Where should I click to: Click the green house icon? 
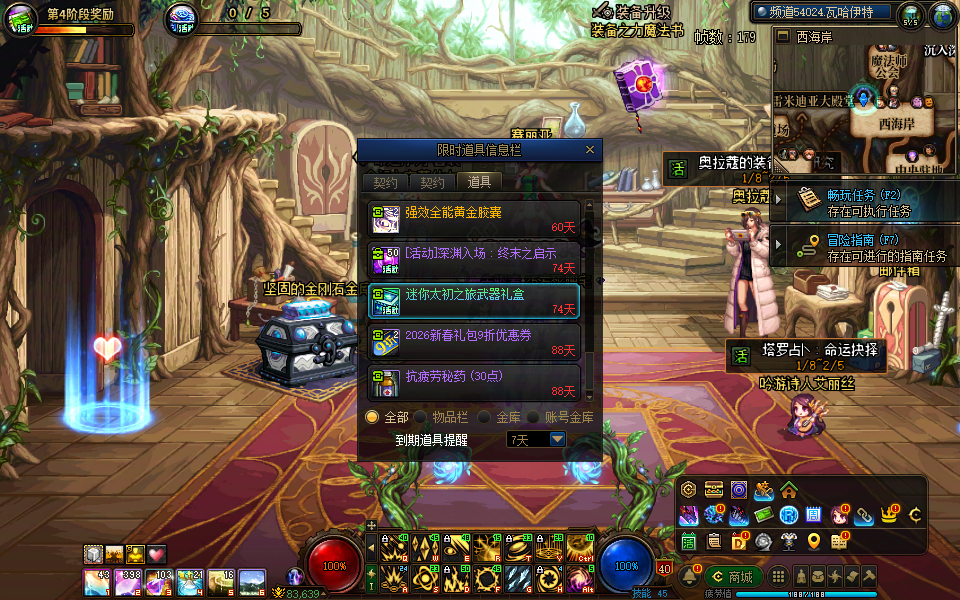(x=789, y=490)
